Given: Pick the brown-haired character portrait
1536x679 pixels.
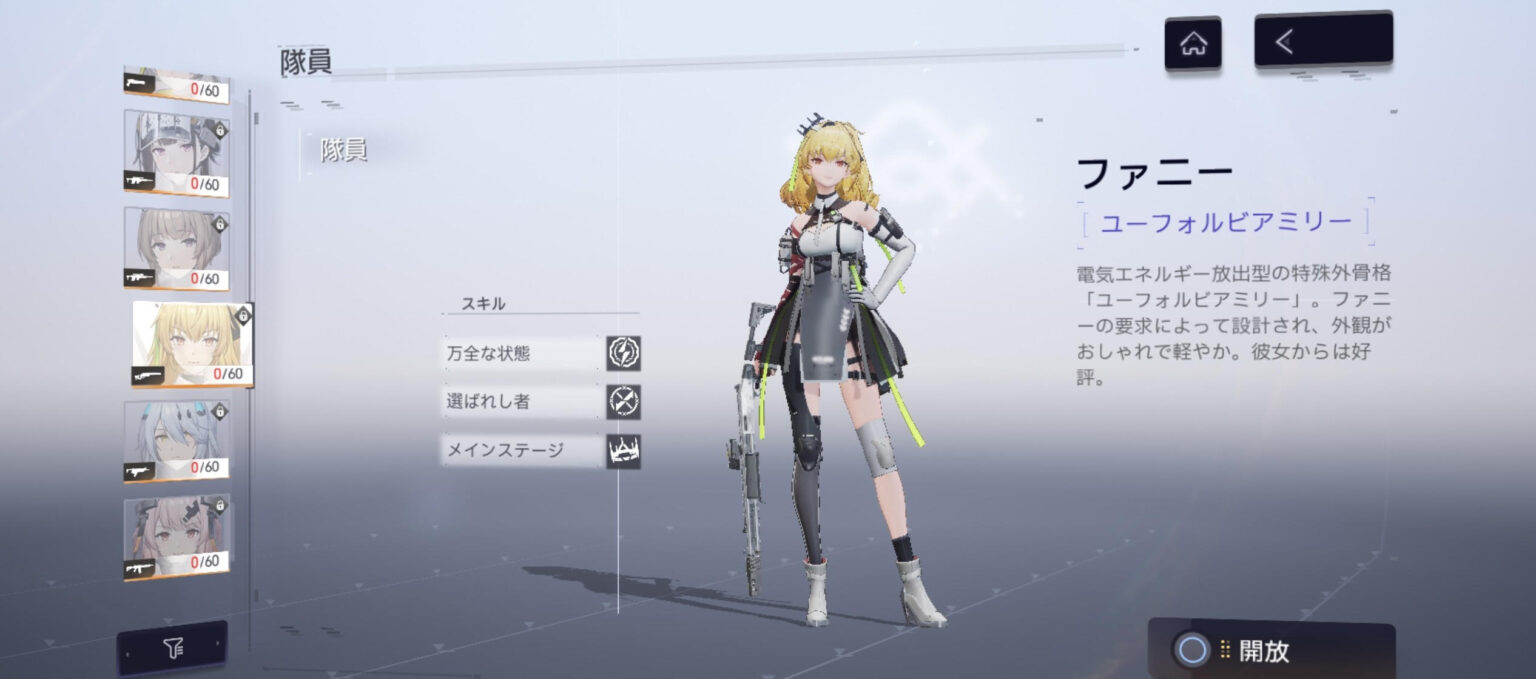Looking at the screenshot, I should pyautogui.click(x=177, y=248).
